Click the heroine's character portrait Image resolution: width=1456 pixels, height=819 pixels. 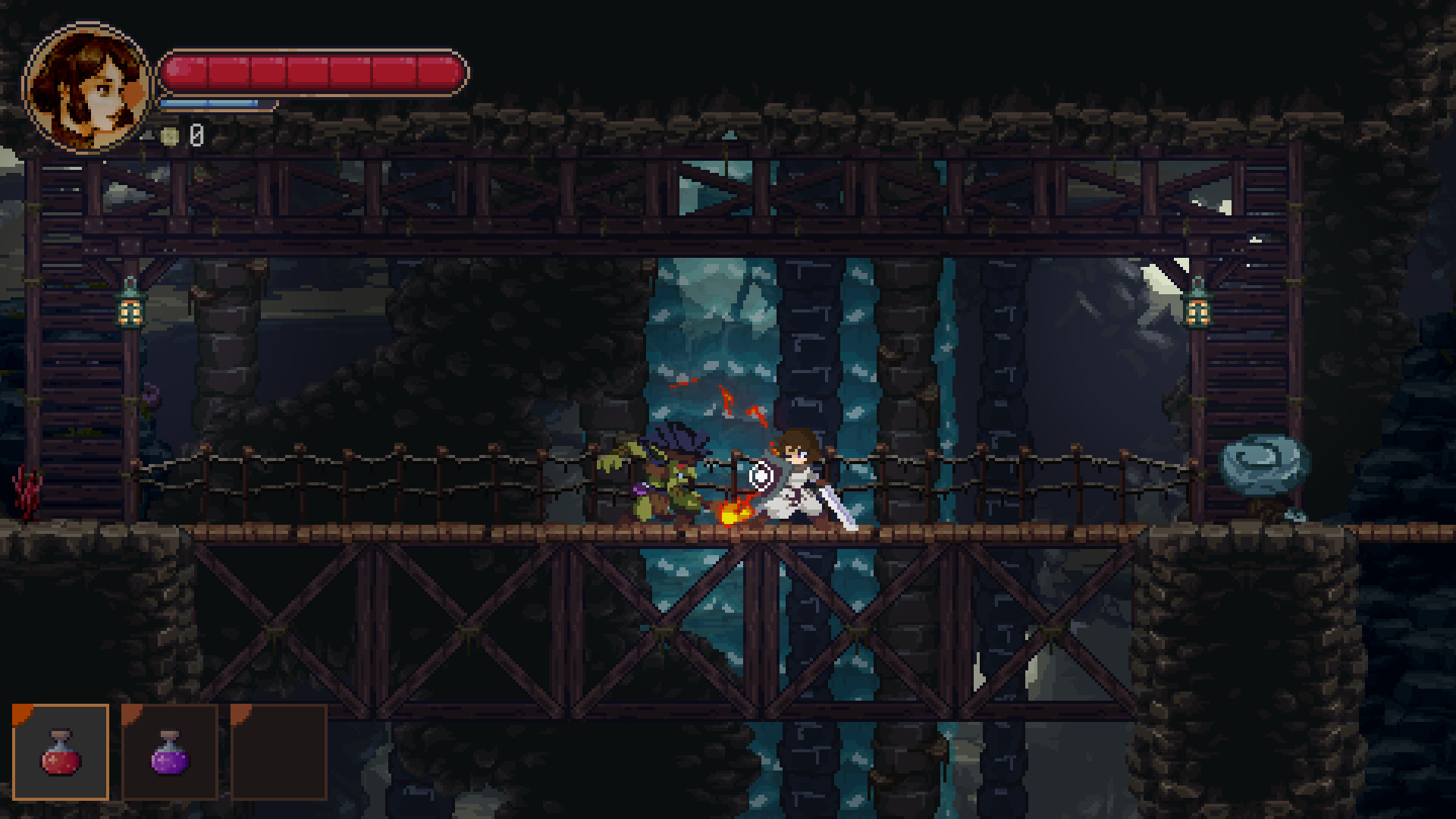(x=87, y=87)
